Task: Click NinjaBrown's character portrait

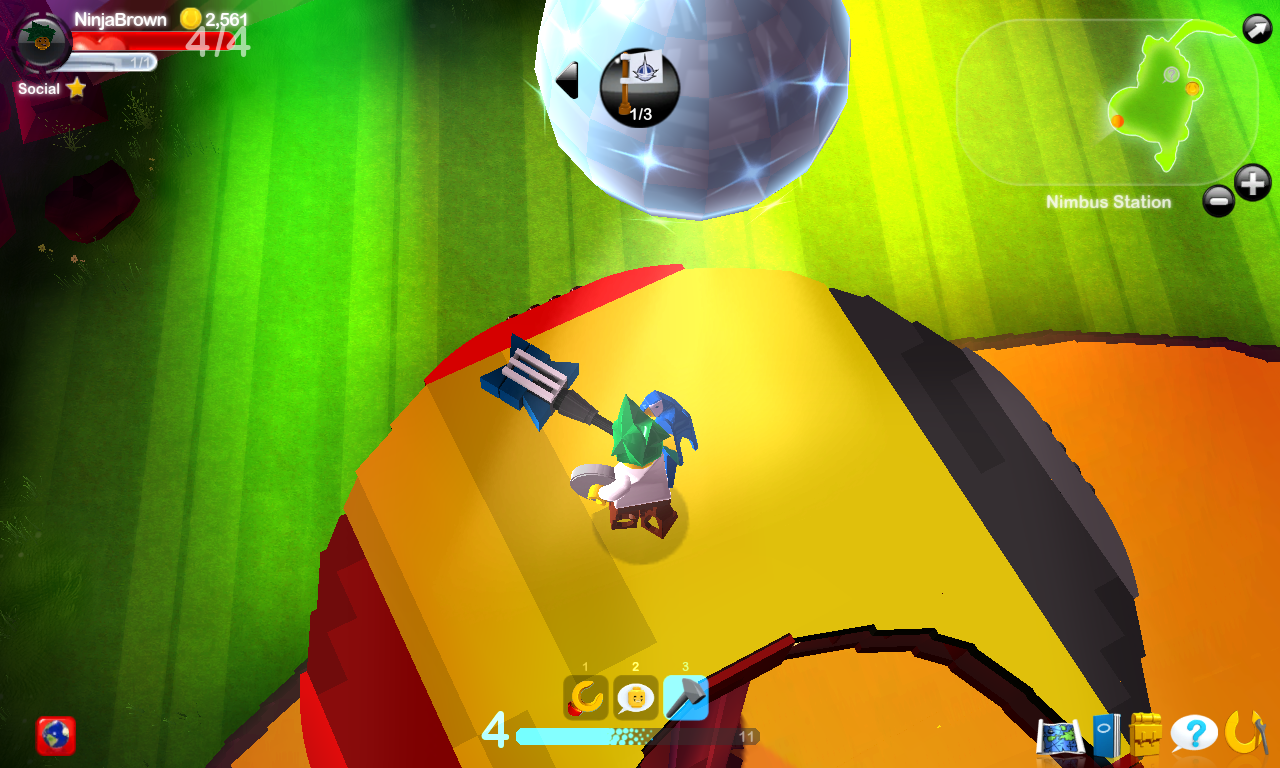Action: click(x=40, y=42)
